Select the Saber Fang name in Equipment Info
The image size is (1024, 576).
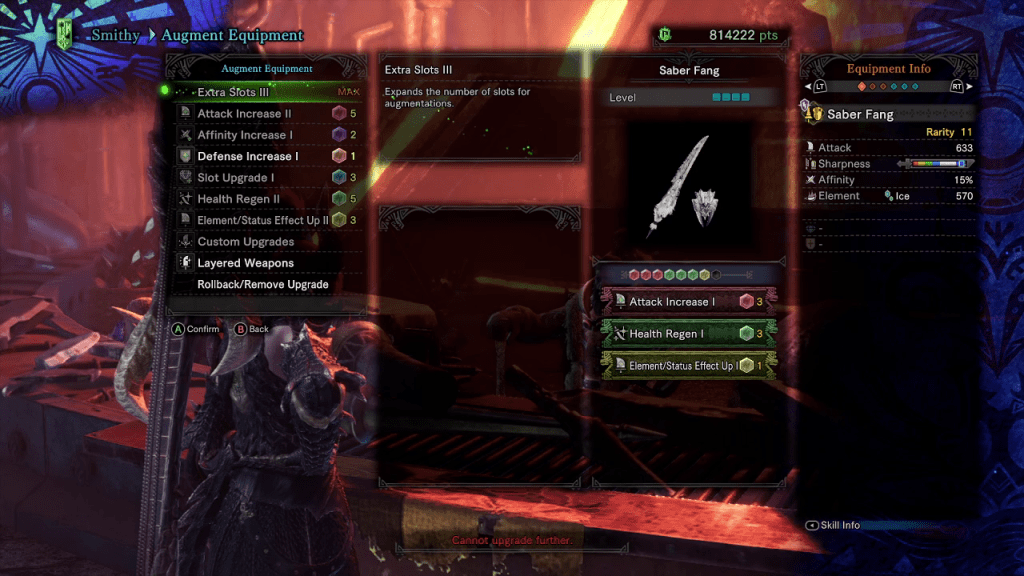tap(860, 115)
